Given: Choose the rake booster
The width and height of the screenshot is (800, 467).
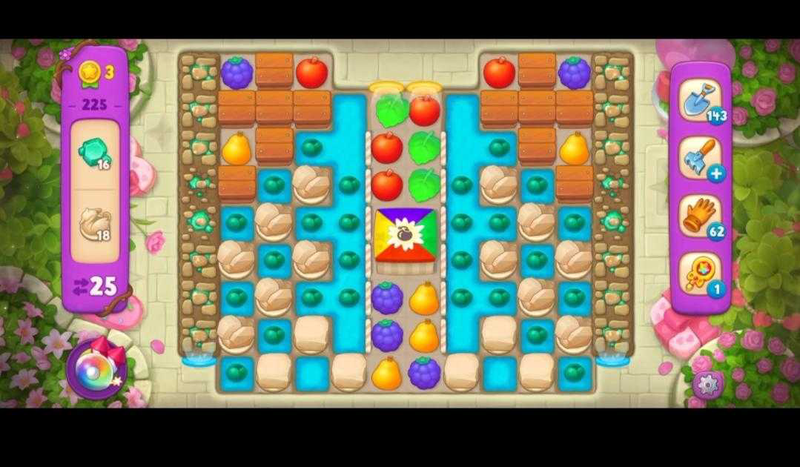Looking at the screenshot, I should point(701,157).
